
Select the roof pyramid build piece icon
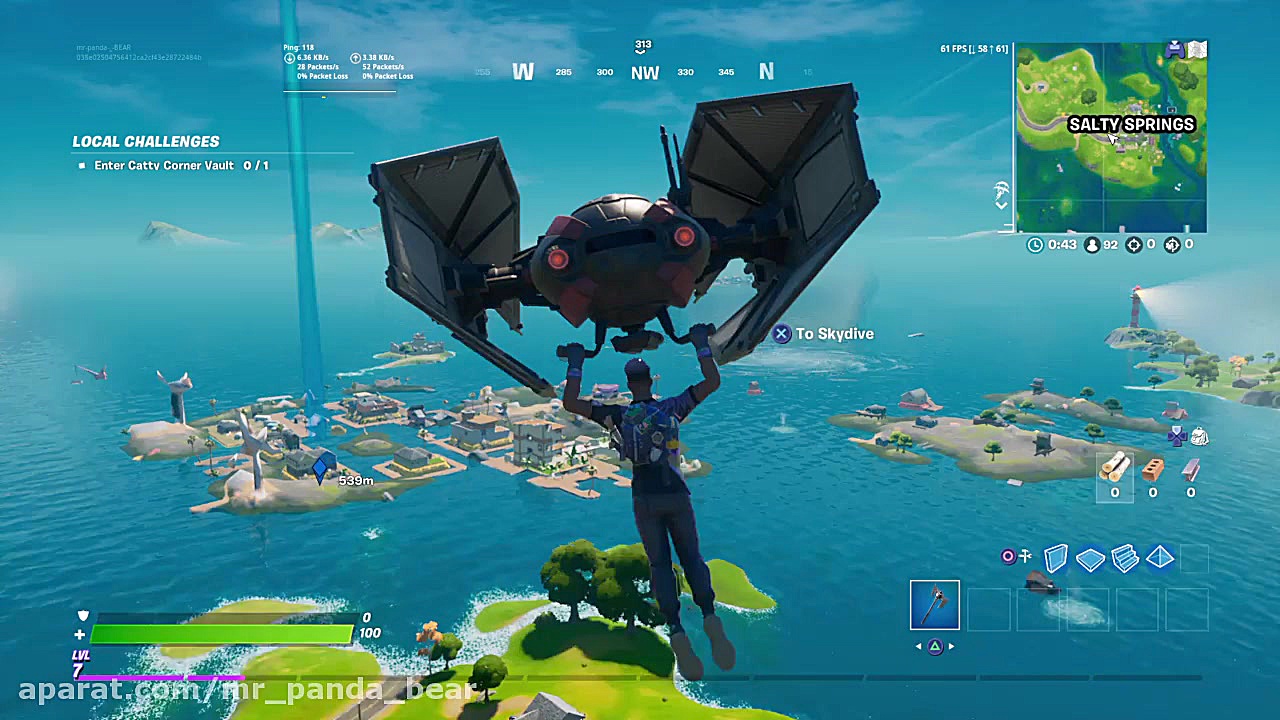coord(1159,558)
